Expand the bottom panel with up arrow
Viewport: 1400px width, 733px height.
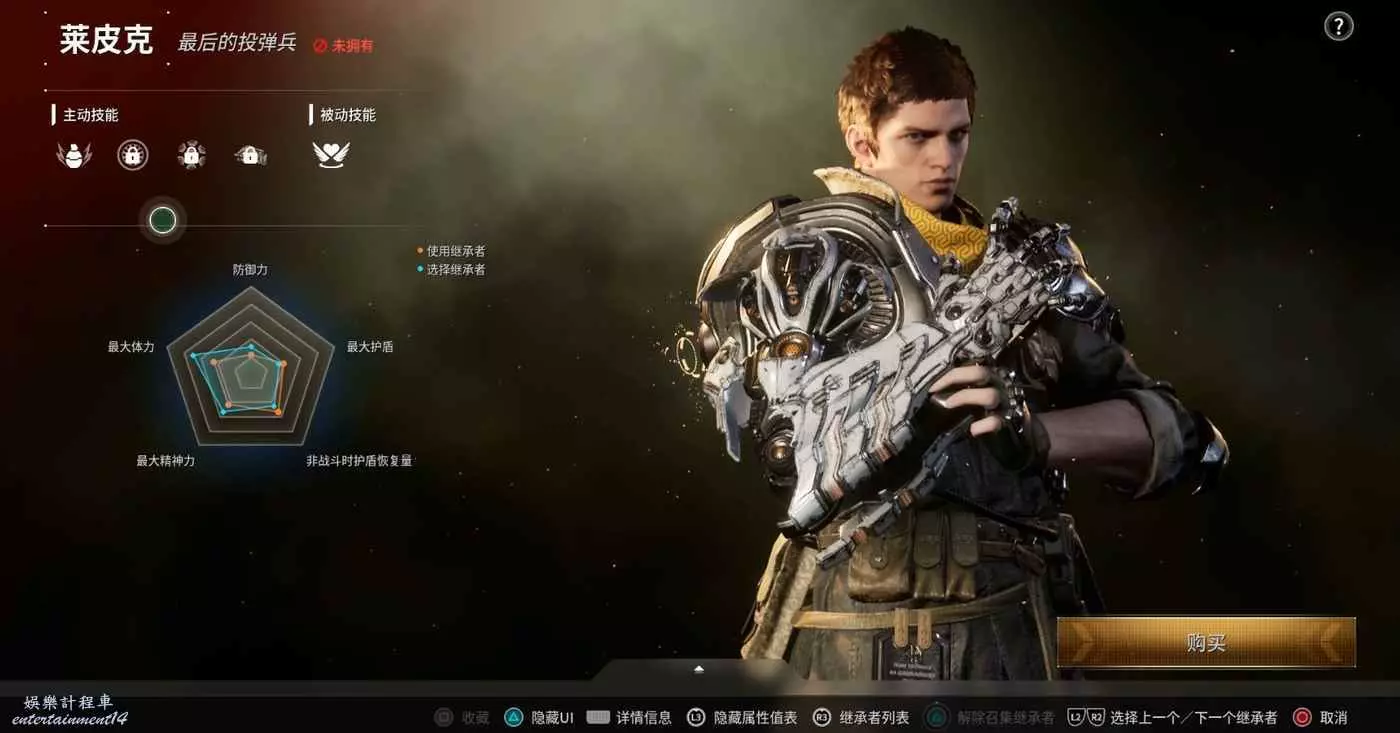click(699, 669)
